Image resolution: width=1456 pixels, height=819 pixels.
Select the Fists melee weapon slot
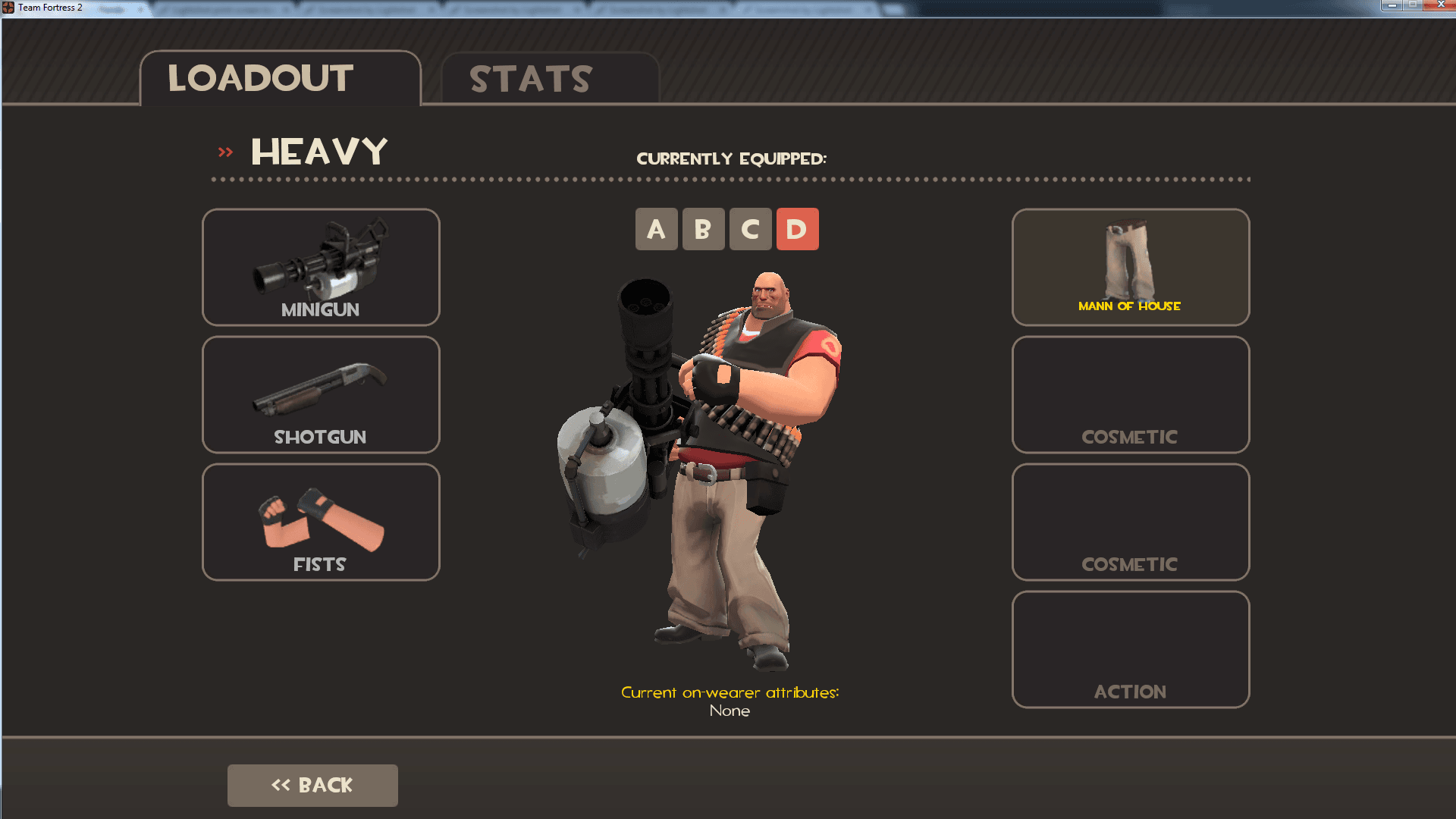[x=320, y=522]
